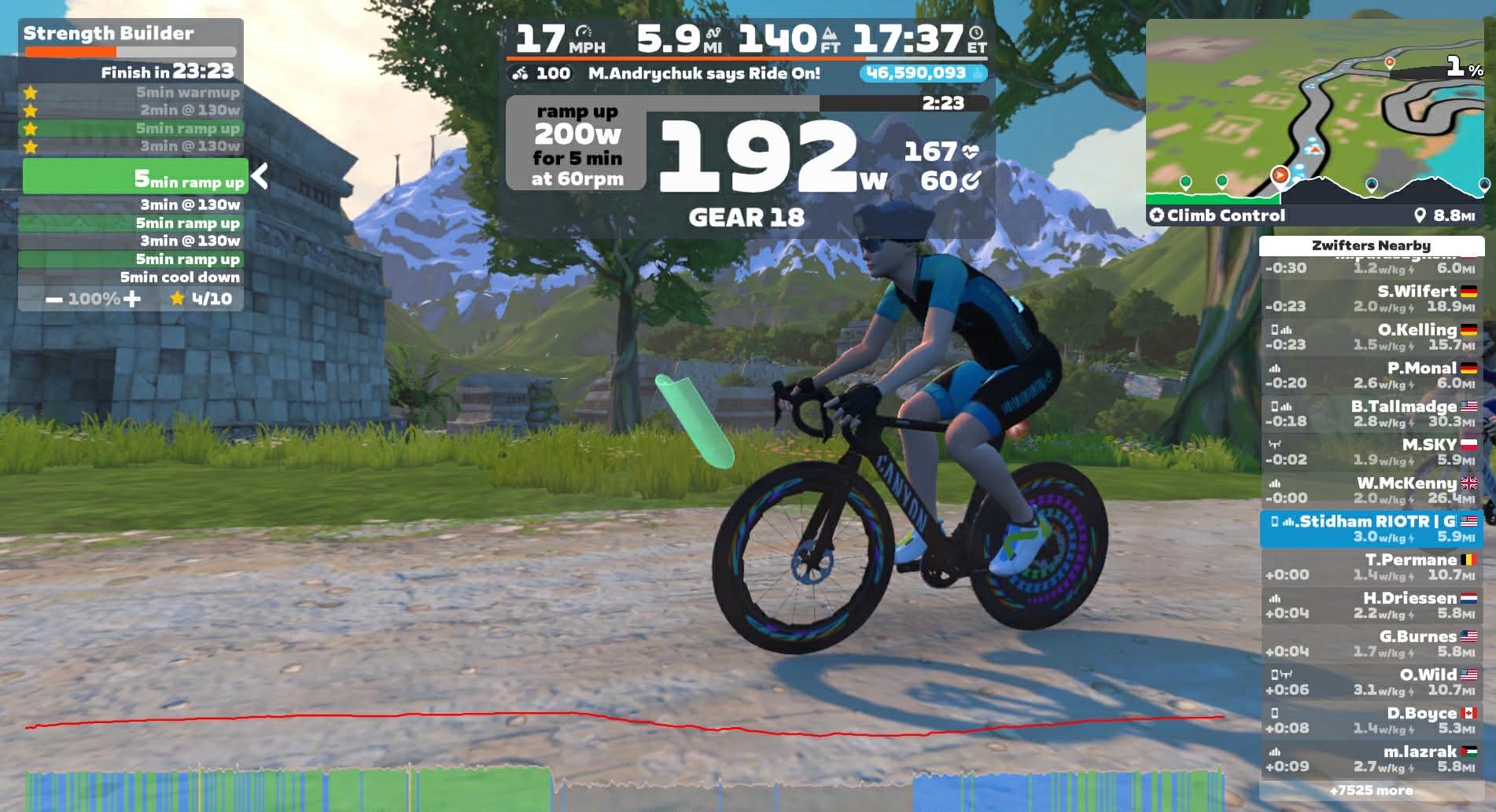Select G.Burnes in Zwifters Nearby
The height and width of the screenshot is (812, 1496).
pyautogui.click(x=1372, y=644)
